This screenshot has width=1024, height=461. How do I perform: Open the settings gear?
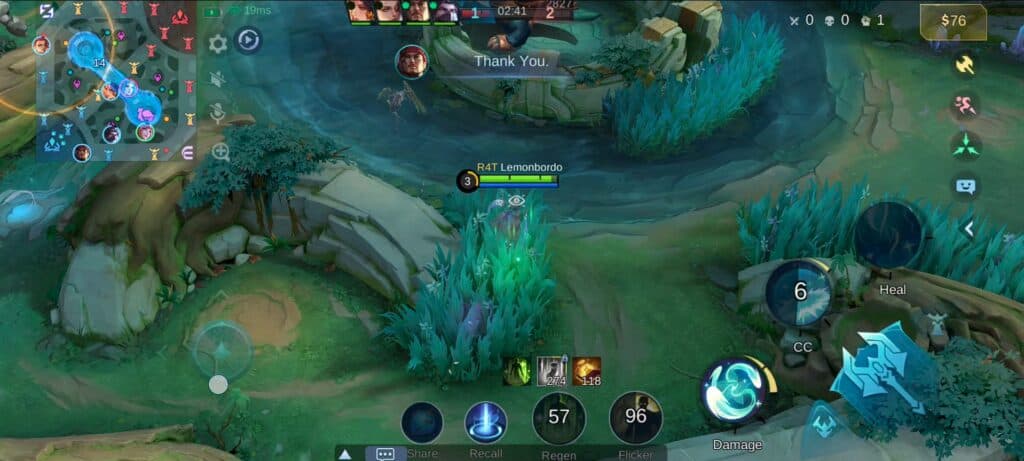click(x=217, y=44)
